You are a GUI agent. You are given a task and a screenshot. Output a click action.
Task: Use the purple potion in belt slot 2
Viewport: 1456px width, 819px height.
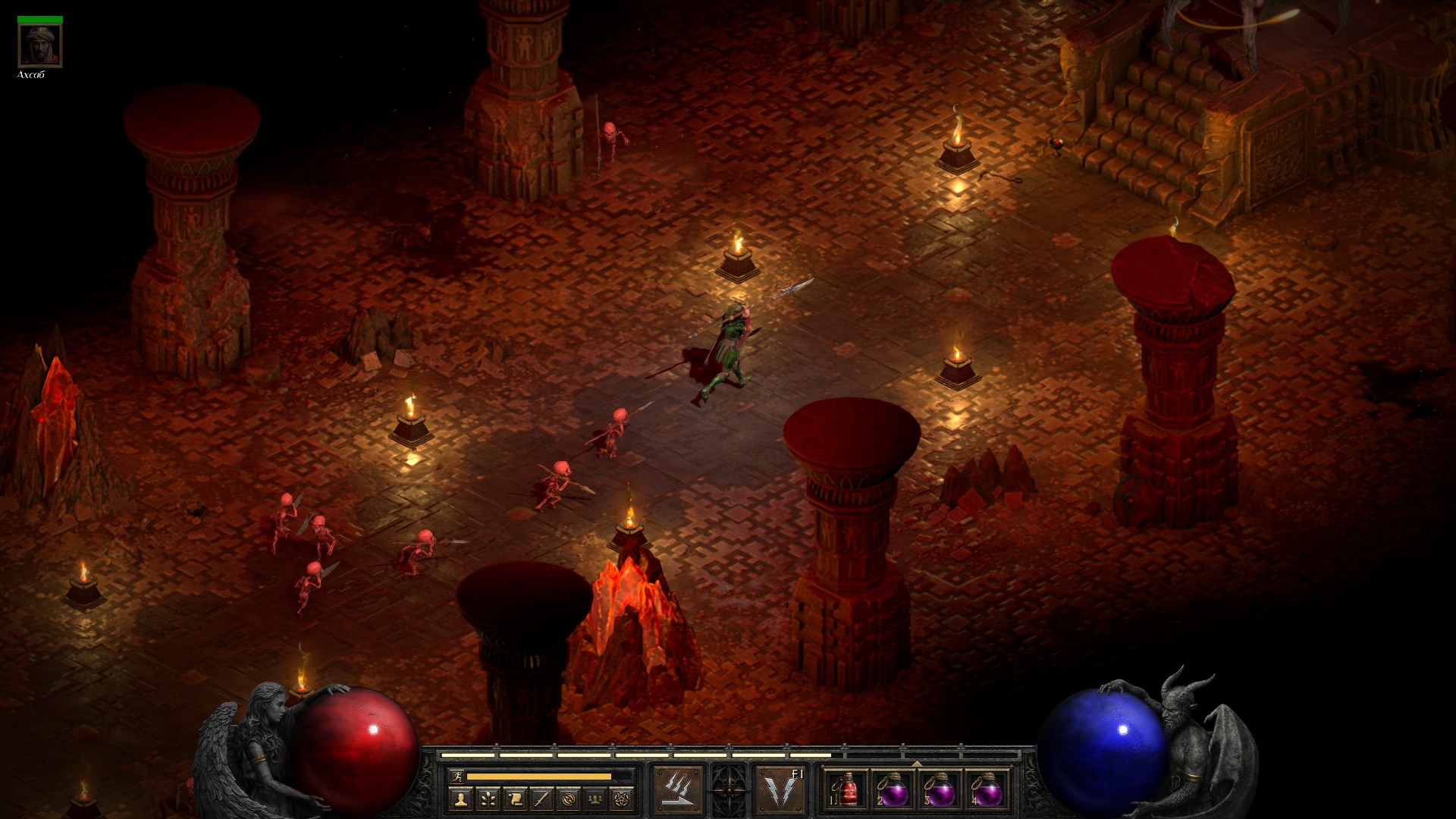tap(893, 790)
